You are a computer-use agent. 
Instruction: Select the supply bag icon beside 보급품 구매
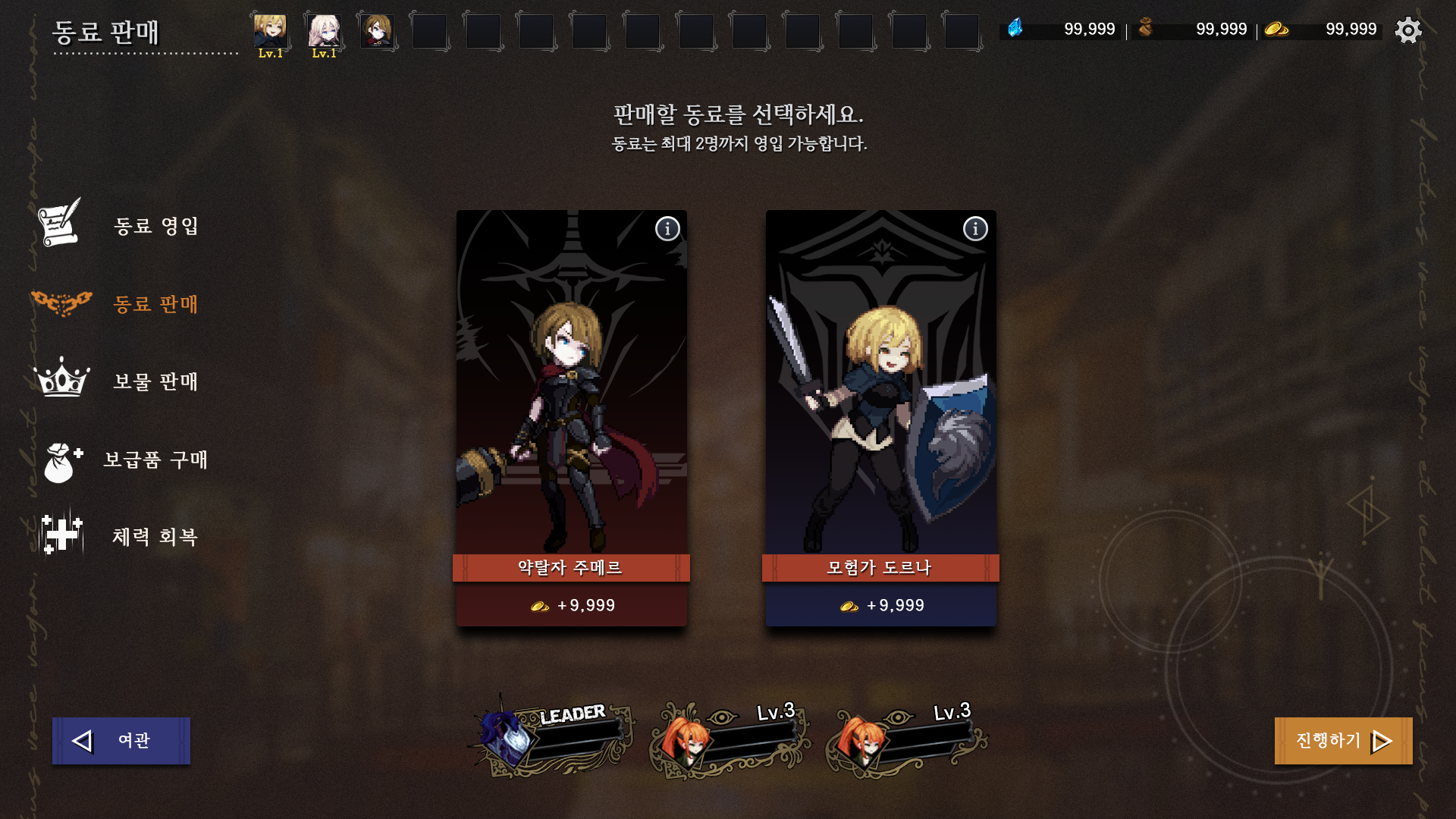tap(59, 460)
